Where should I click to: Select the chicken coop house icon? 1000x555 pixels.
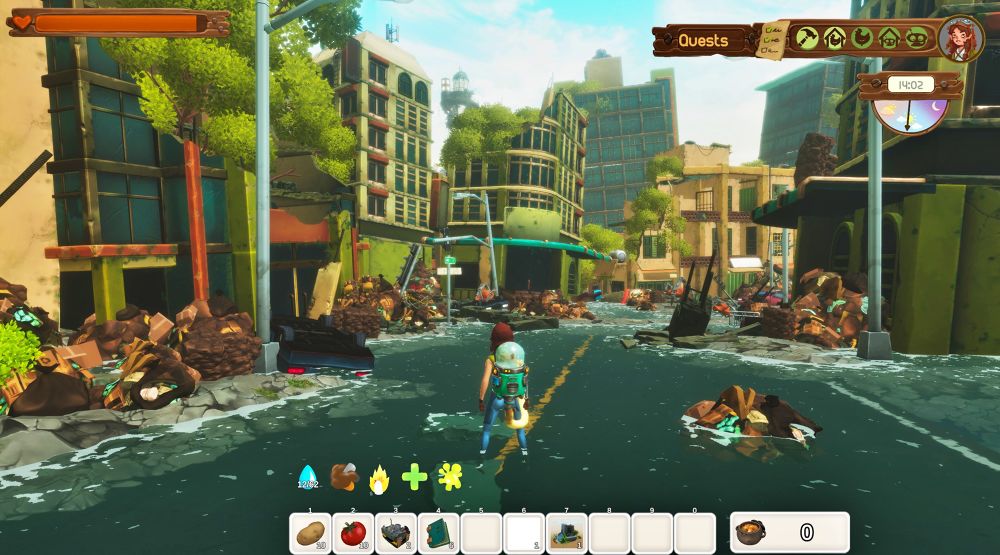point(834,38)
